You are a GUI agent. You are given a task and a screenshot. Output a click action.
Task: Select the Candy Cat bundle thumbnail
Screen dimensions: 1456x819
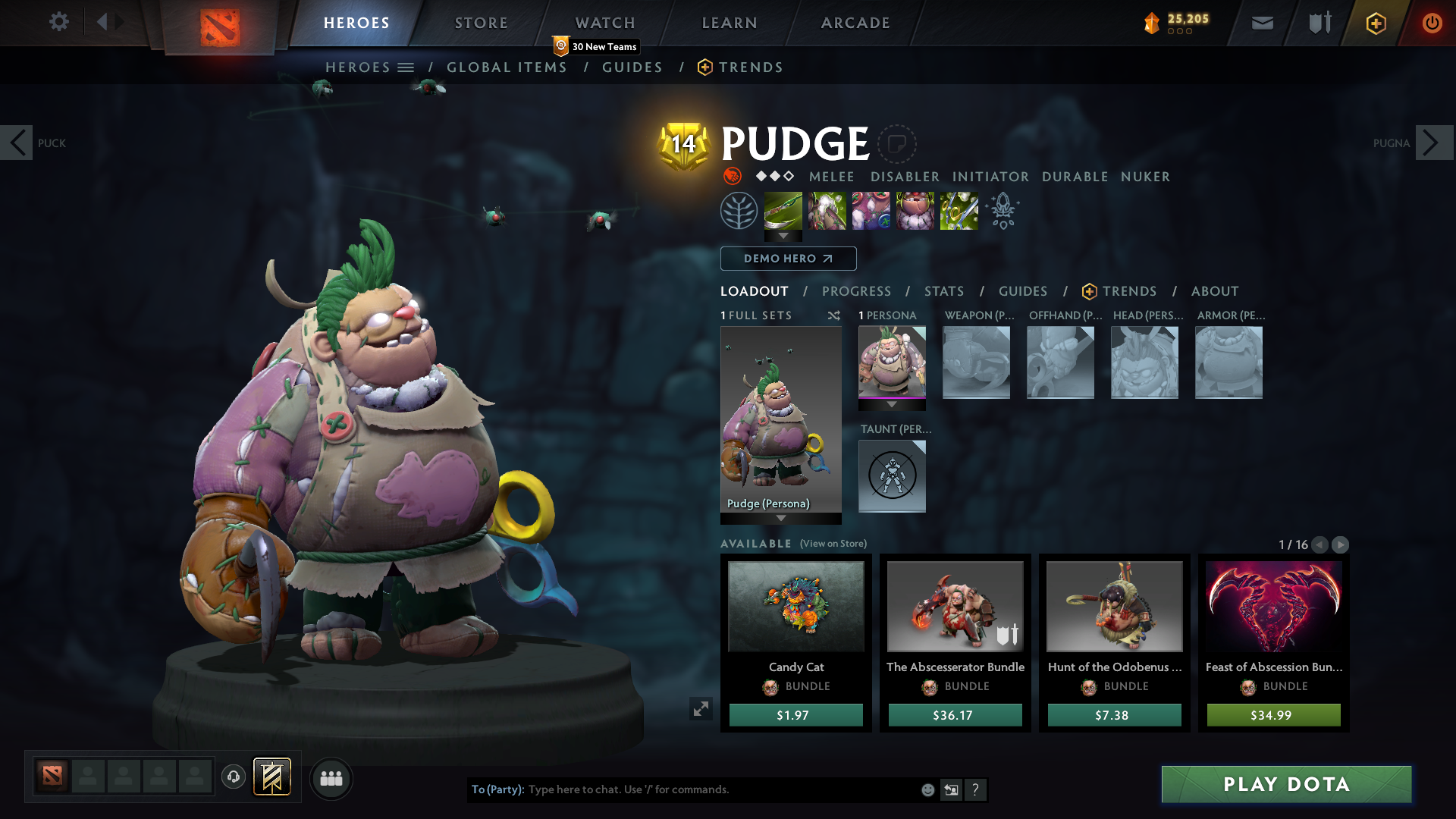(795, 607)
